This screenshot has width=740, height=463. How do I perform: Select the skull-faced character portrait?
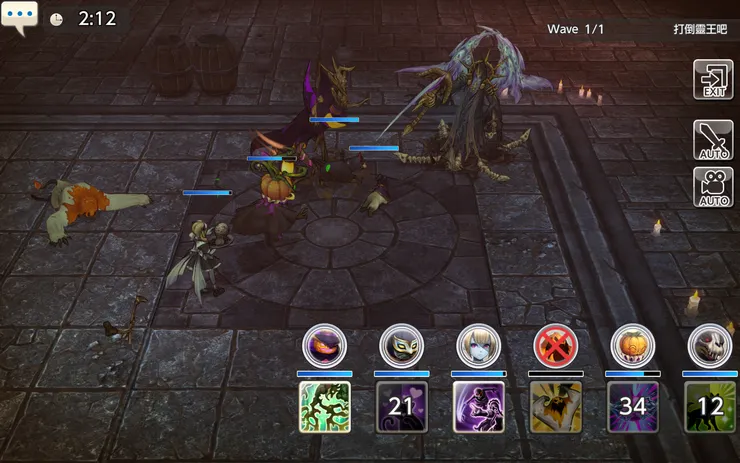[x=710, y=346]
